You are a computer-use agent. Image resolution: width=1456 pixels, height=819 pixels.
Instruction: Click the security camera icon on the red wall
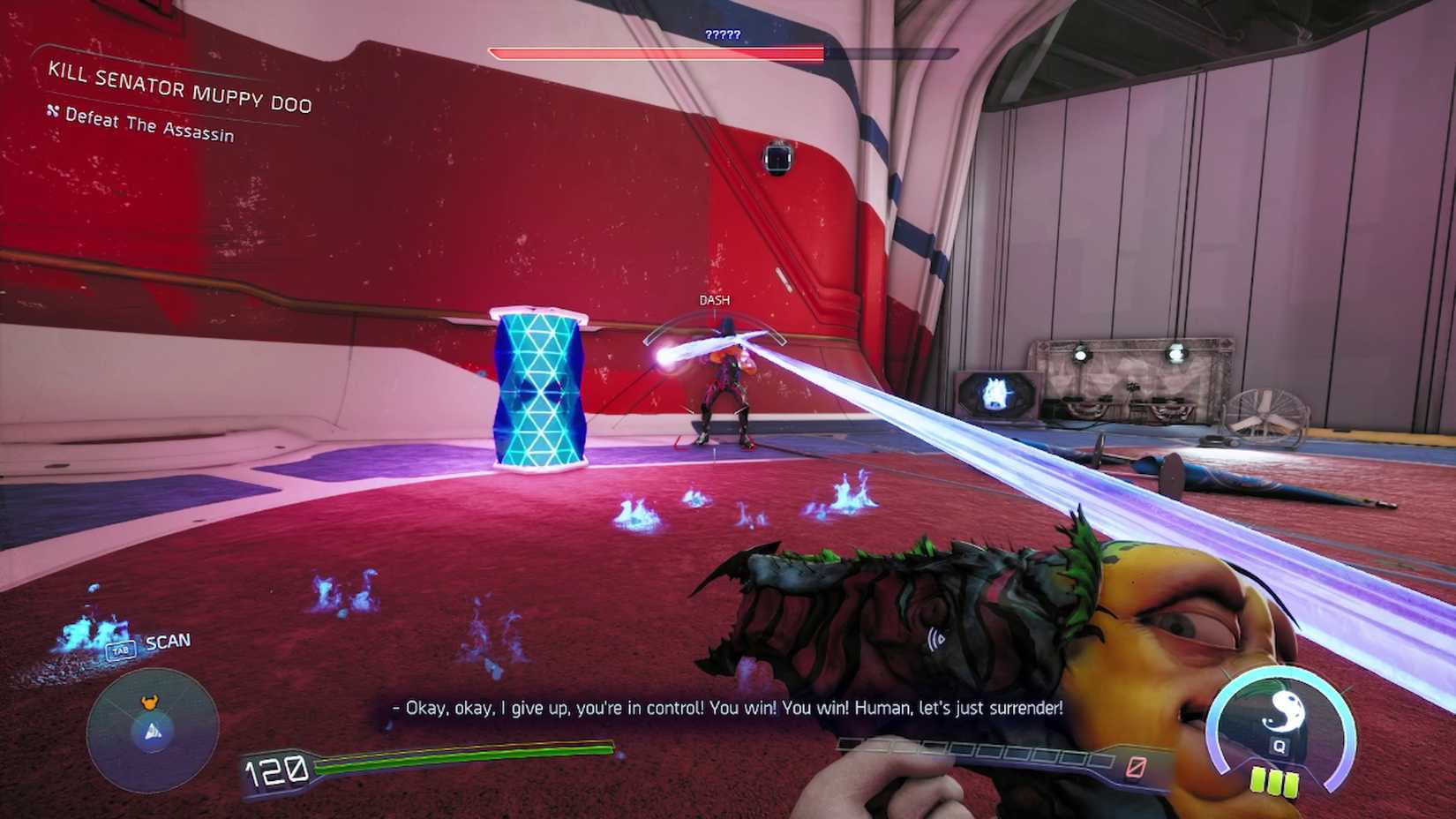pyautogui.click(x=777, y=159)
